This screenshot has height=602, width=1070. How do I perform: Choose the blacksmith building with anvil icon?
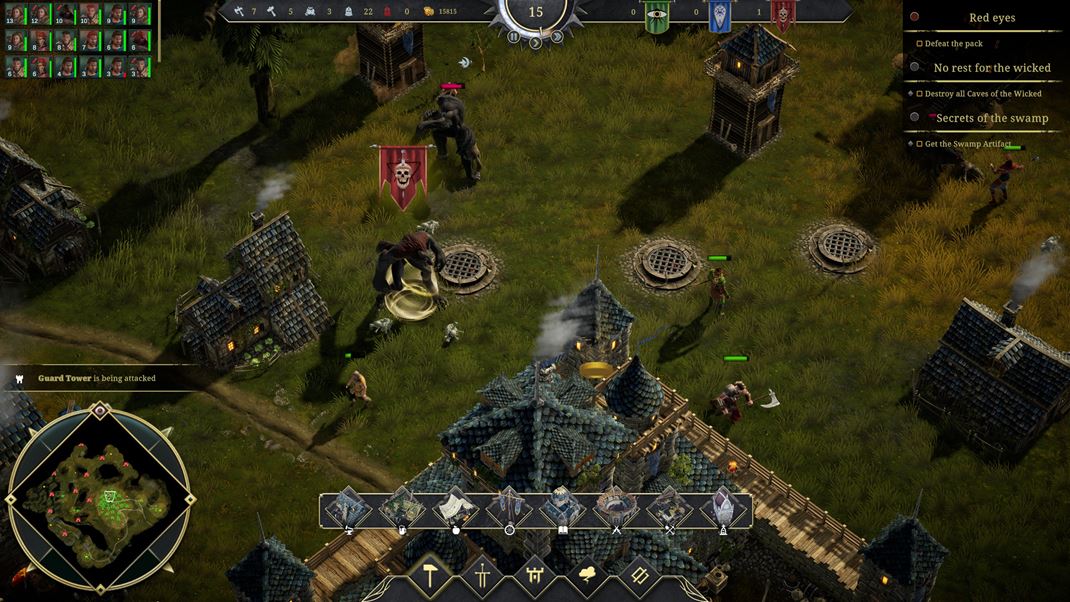(349, 509)
